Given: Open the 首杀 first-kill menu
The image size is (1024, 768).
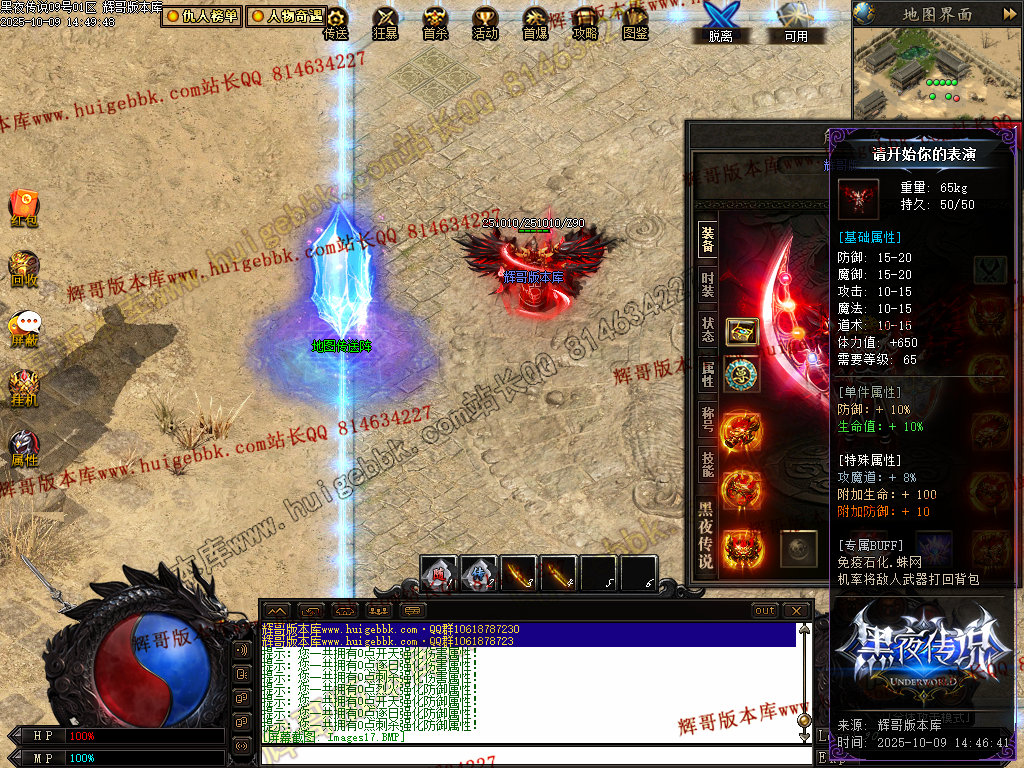Looking at the screenshot, I should (435, 22).
